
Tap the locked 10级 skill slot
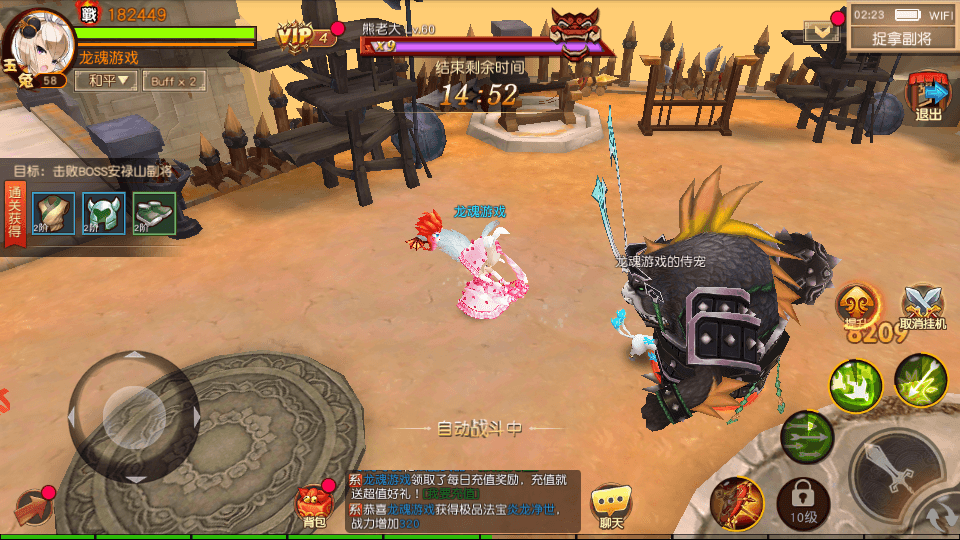[803, 503]
